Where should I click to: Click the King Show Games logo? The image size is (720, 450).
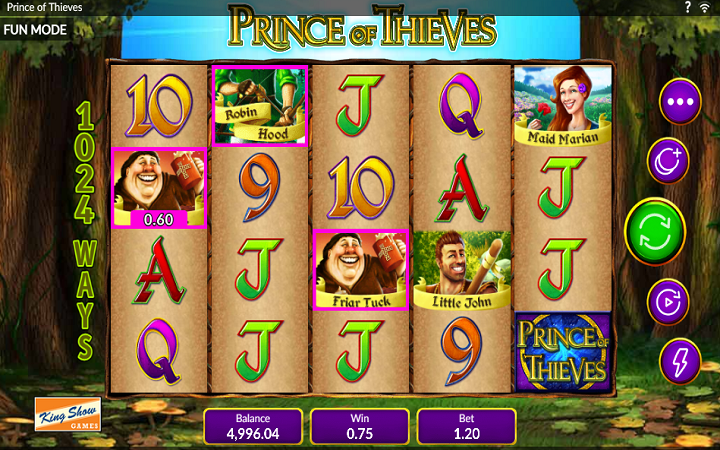pyautogui.click(x=63, y=415)
